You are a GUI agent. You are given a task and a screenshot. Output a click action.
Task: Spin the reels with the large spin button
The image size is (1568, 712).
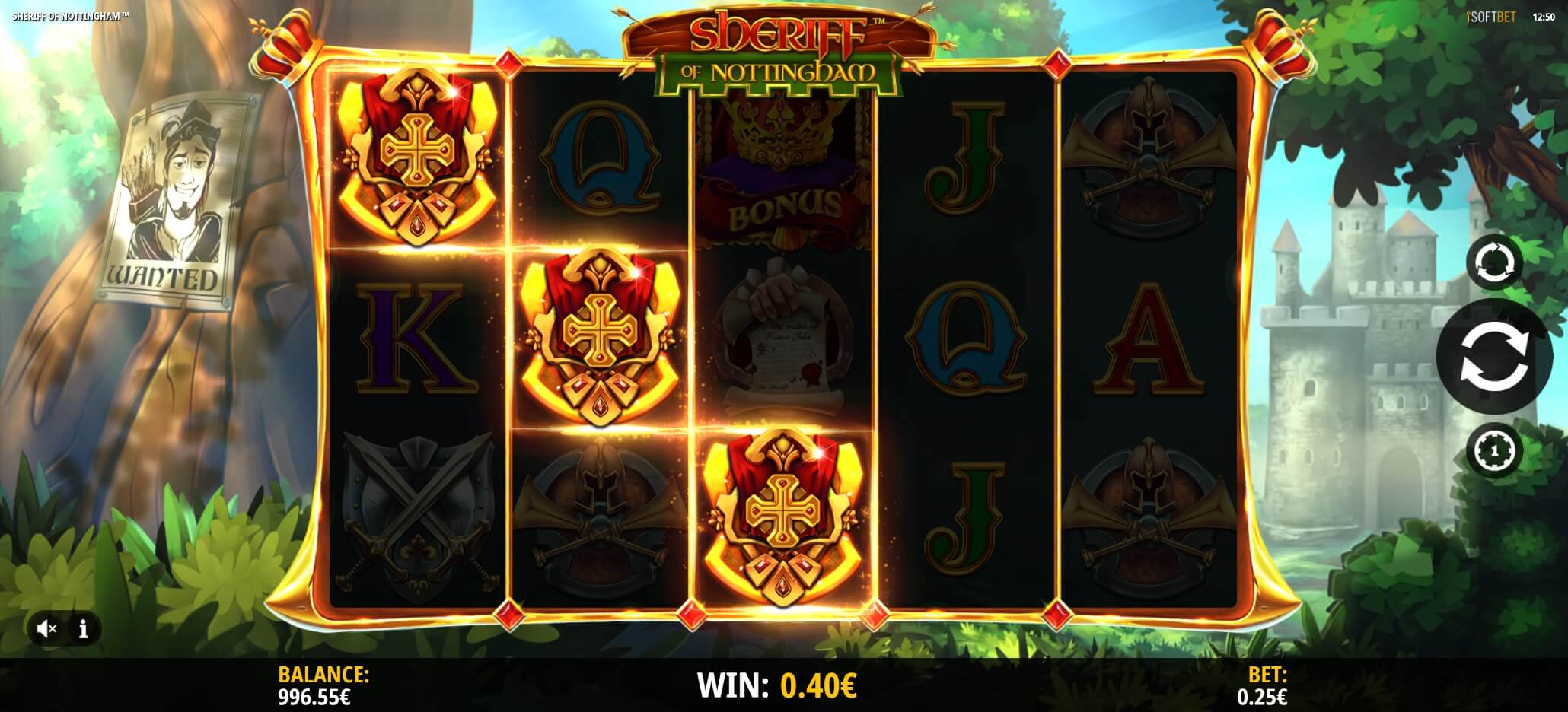(x=1493, y=356)
